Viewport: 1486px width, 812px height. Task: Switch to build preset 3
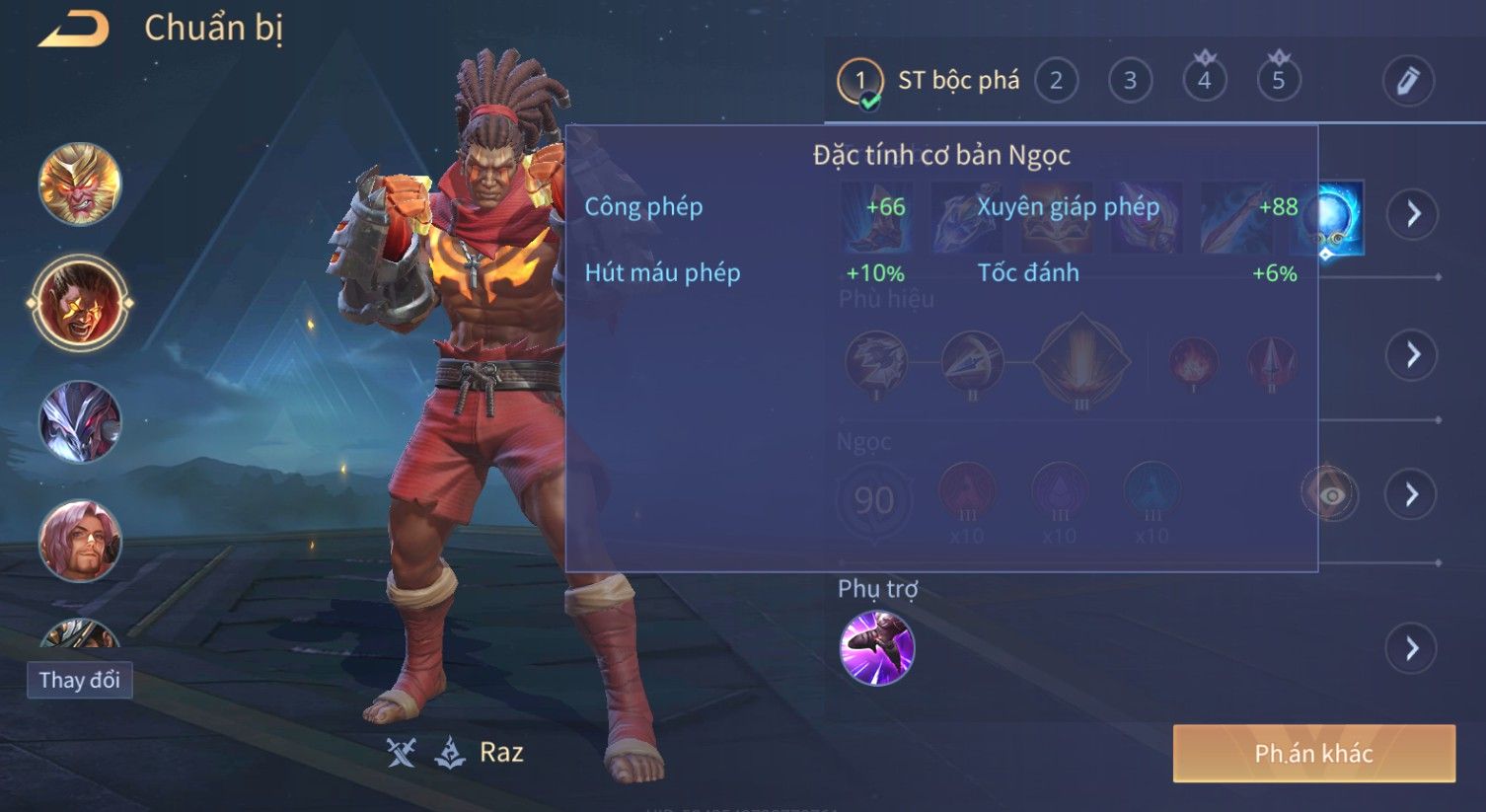coord(1130,81)
